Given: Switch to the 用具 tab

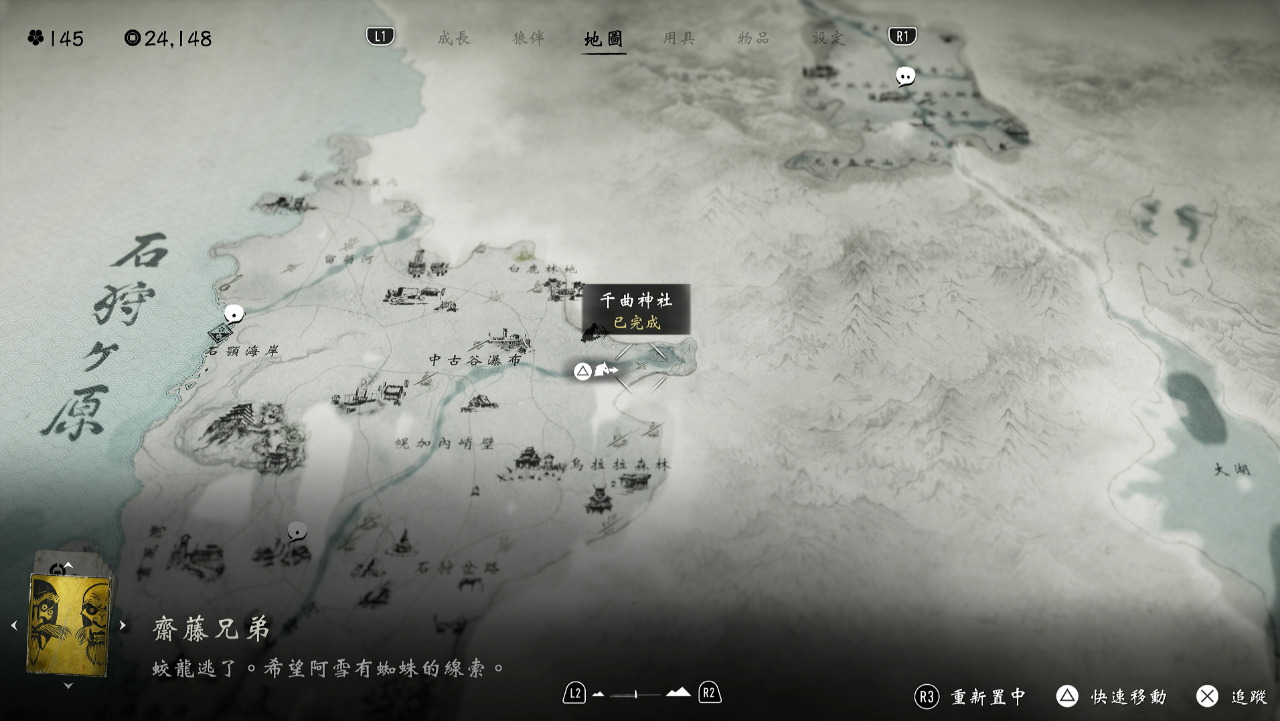Looking at the screenshot, I should (x=679, y=39).
